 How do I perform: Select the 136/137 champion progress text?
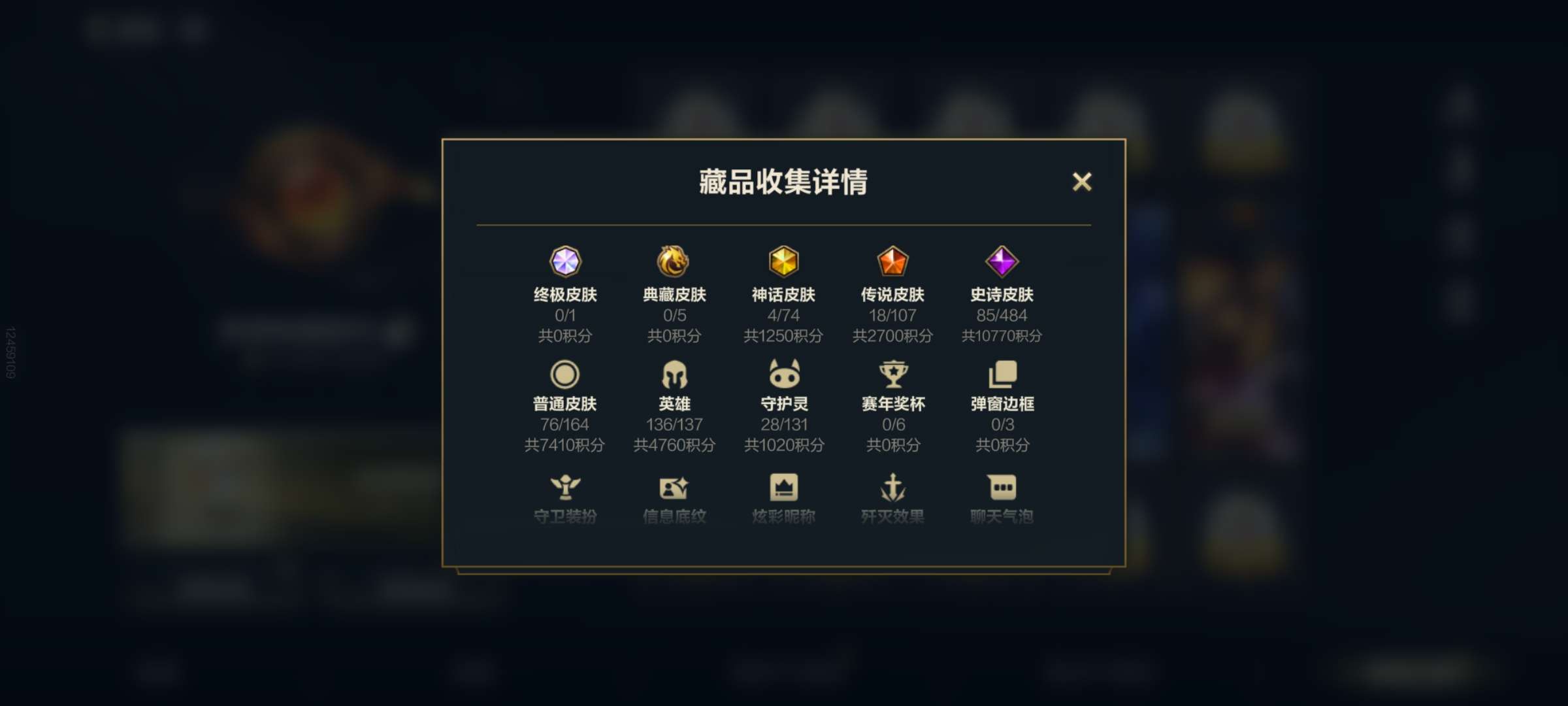pos(676,424)
